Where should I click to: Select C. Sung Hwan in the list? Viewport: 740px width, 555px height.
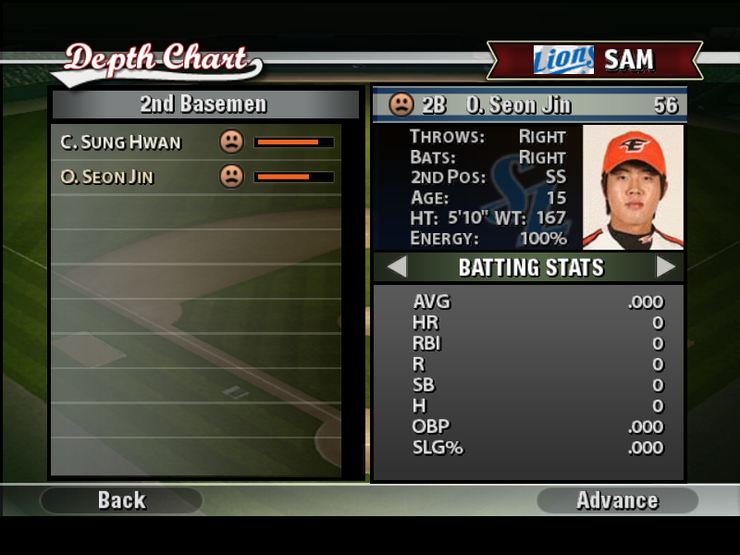pyautogui.click(x=121, y=142)
